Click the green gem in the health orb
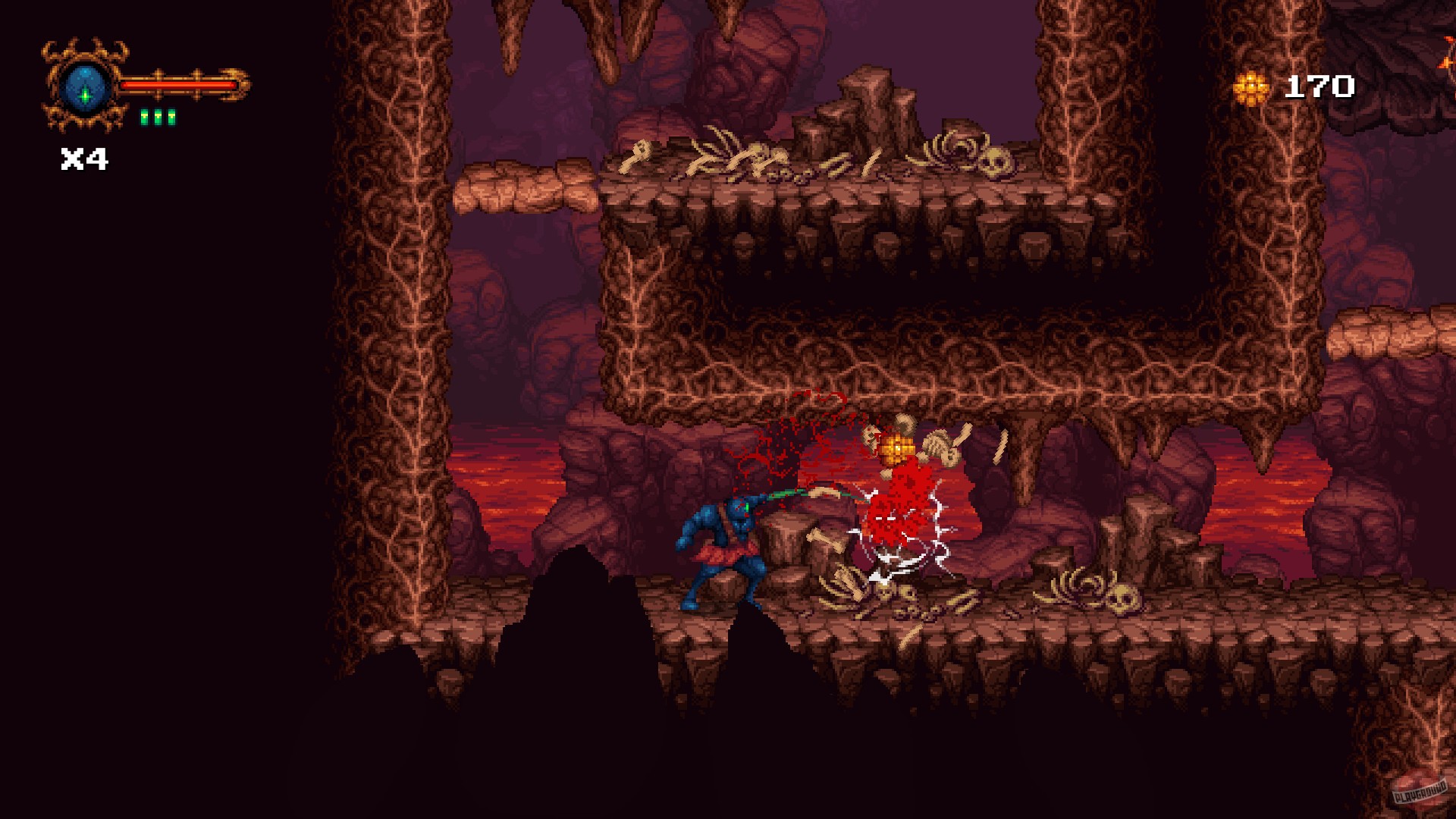Viewport: 1456px width, 819px height. click(85, 96)
